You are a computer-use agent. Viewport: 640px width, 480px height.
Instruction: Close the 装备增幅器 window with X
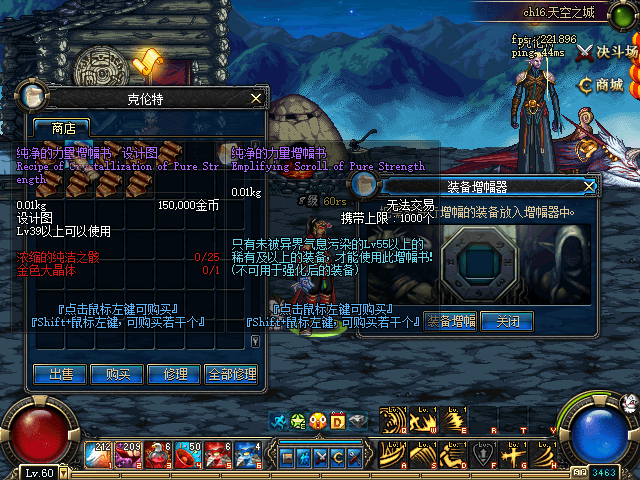click(589, 186)
